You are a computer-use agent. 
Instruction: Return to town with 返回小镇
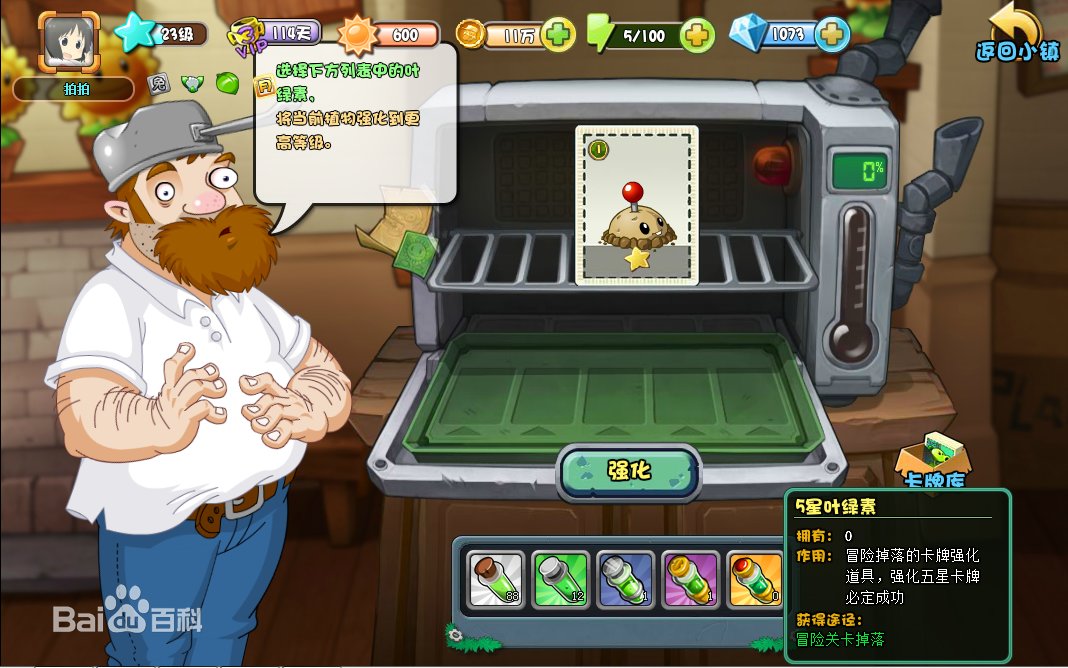point(1017,33)
